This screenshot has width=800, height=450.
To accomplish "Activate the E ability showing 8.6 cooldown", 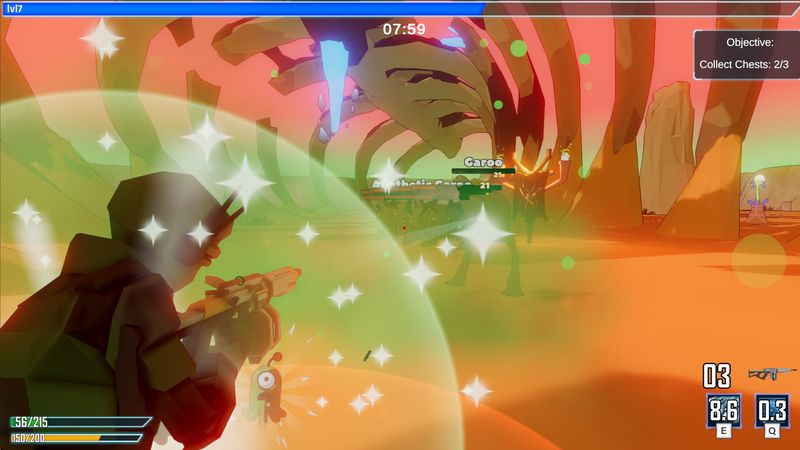I will (722, 410).
